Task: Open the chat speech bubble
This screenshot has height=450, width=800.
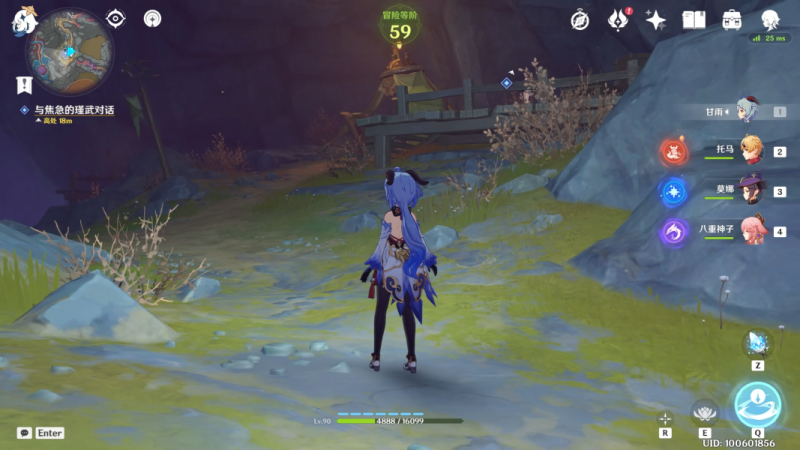Action: (24, 433)
